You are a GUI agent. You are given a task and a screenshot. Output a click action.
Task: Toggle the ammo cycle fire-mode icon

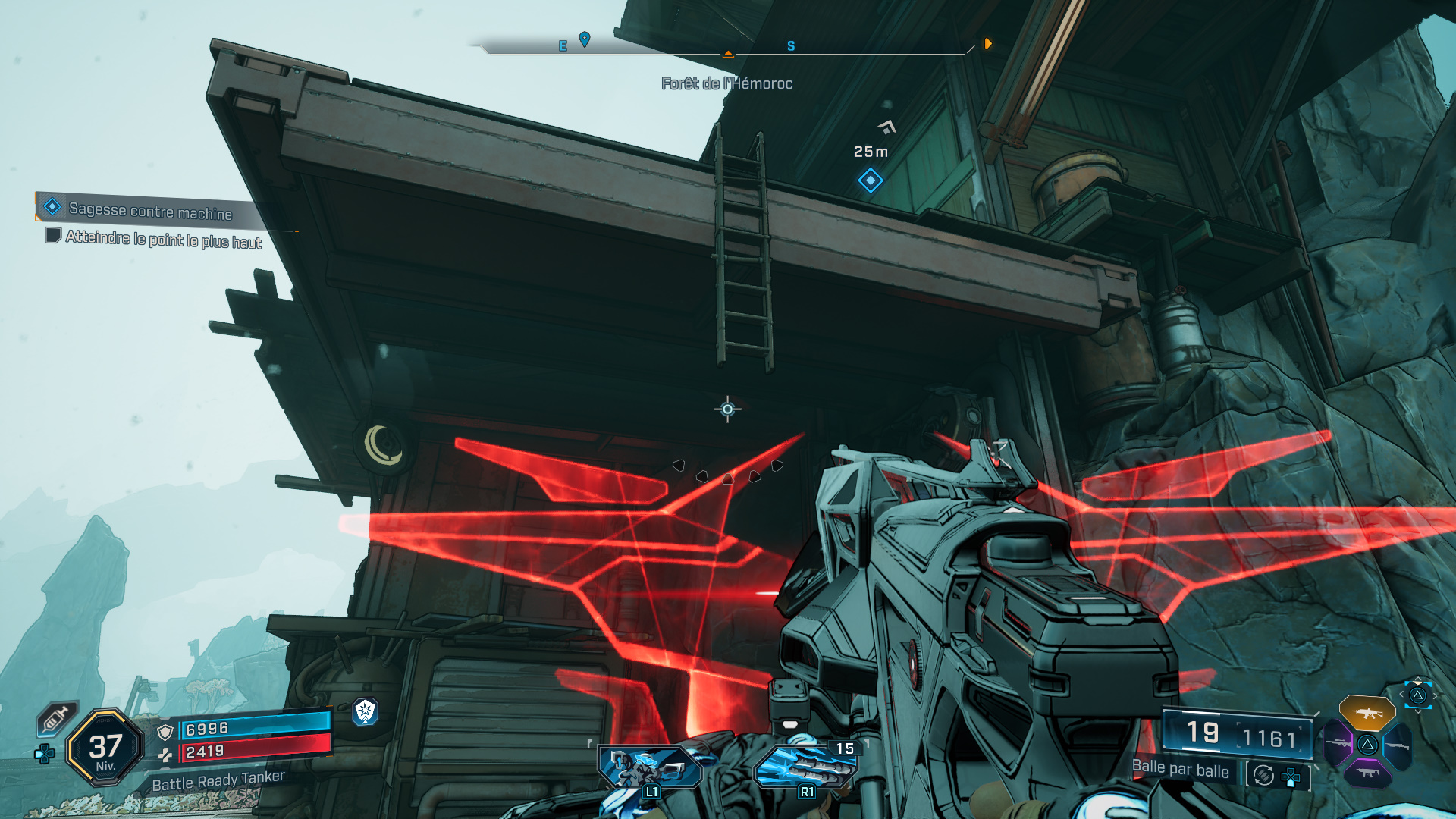[x=1263, y=775]
